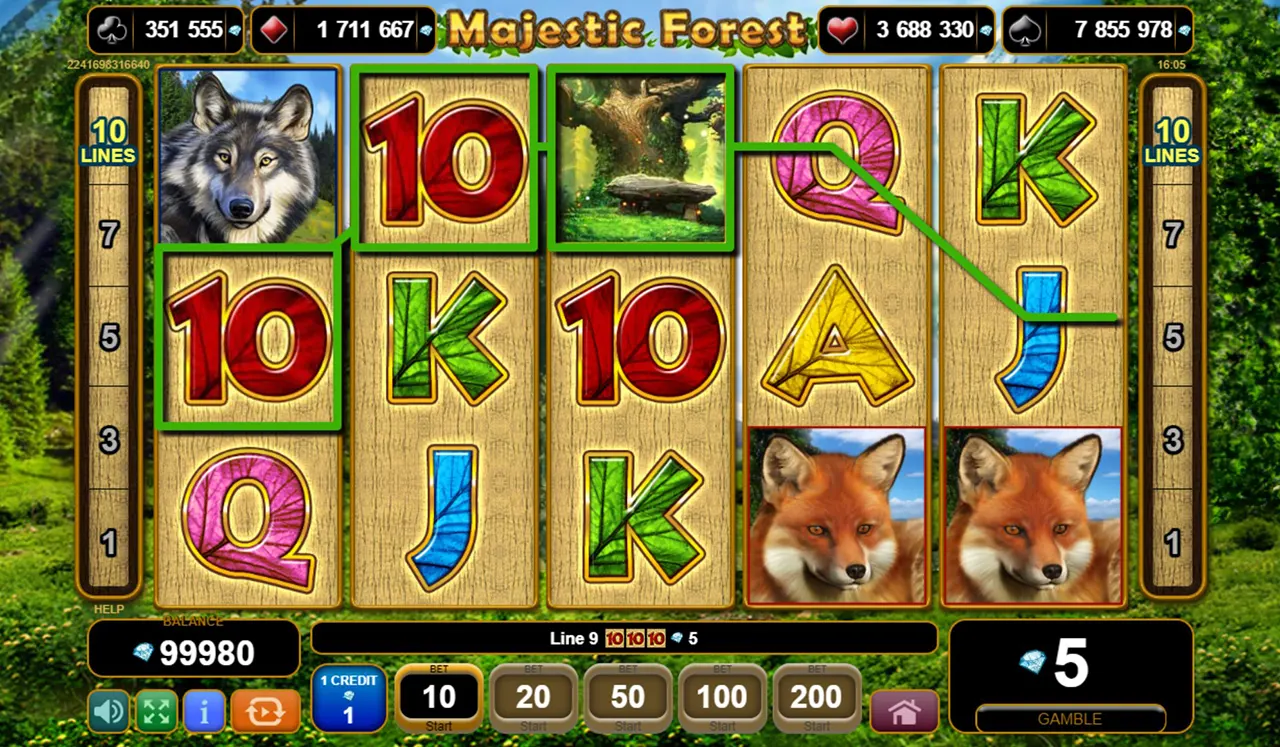Select the 50 bet spin button

click(x=627, y=699)
